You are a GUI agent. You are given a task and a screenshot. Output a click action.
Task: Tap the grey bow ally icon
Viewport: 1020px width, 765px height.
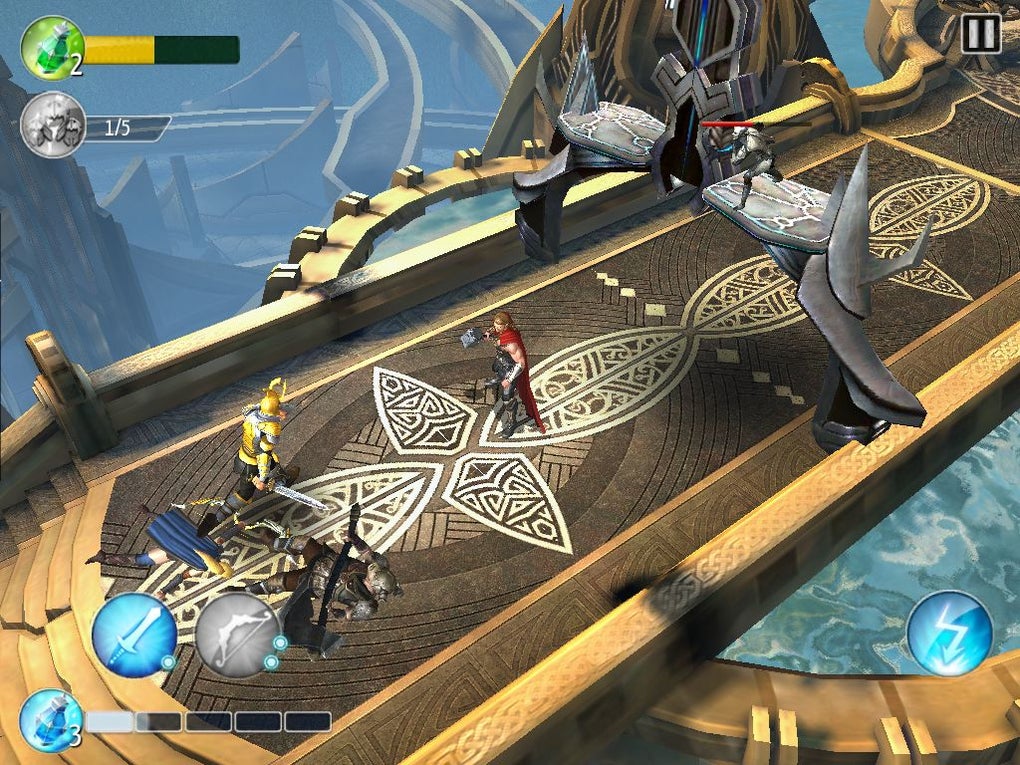[x=237, y=635]
